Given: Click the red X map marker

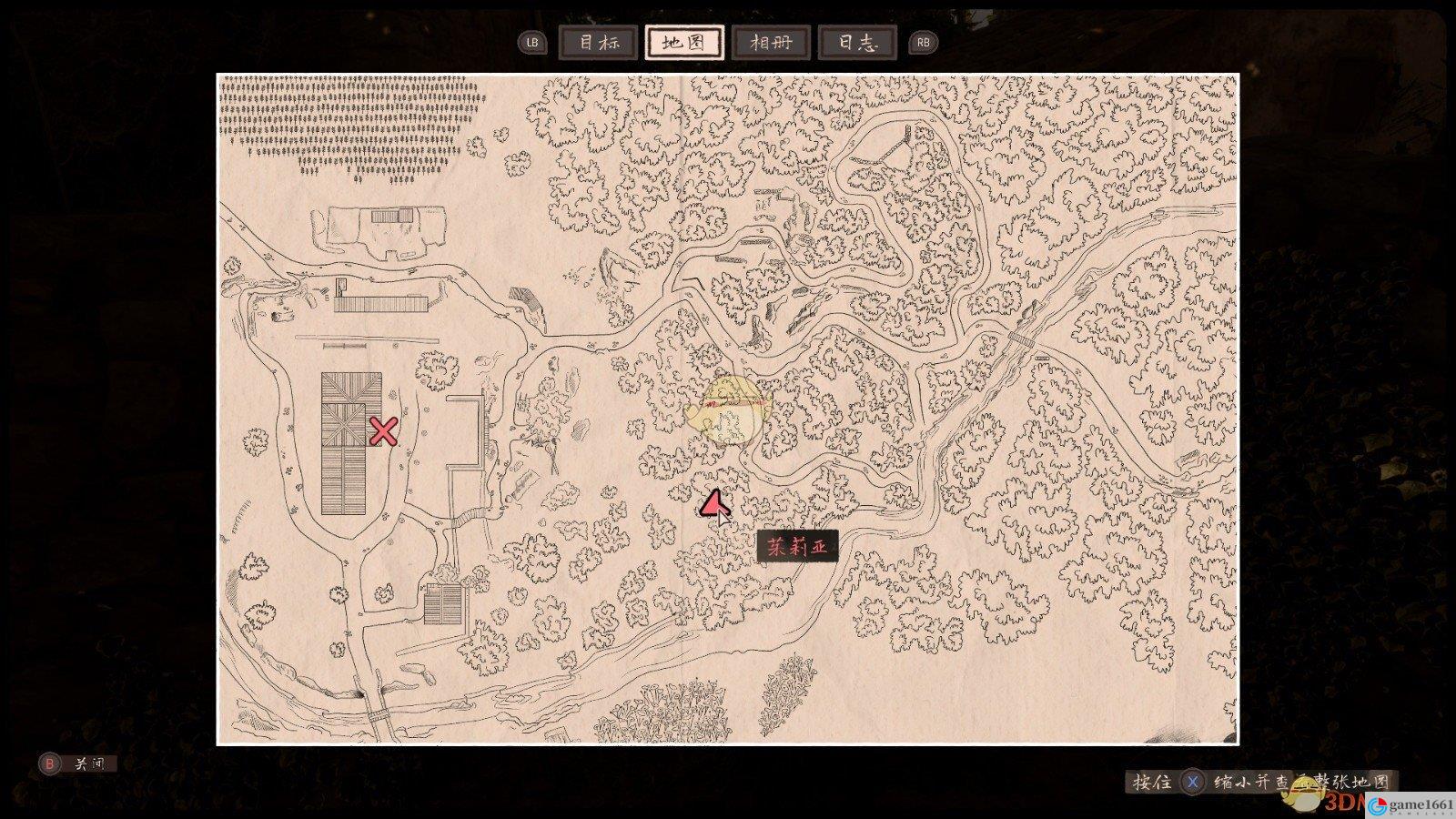Looking at the screenshot, I should pyautogui.click(x=383, y=431).
